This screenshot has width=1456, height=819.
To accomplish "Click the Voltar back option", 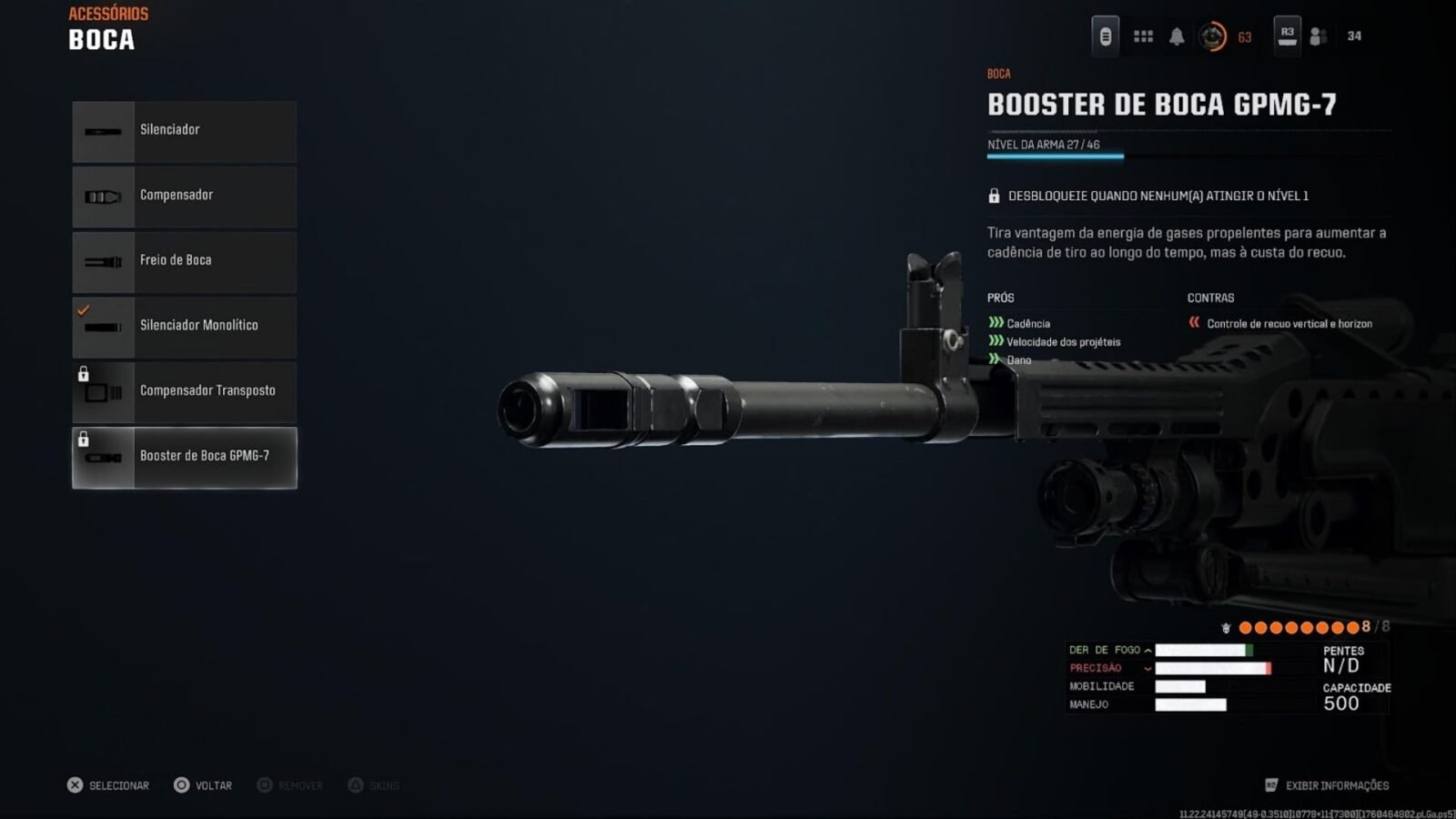I will tap(203, 785).
